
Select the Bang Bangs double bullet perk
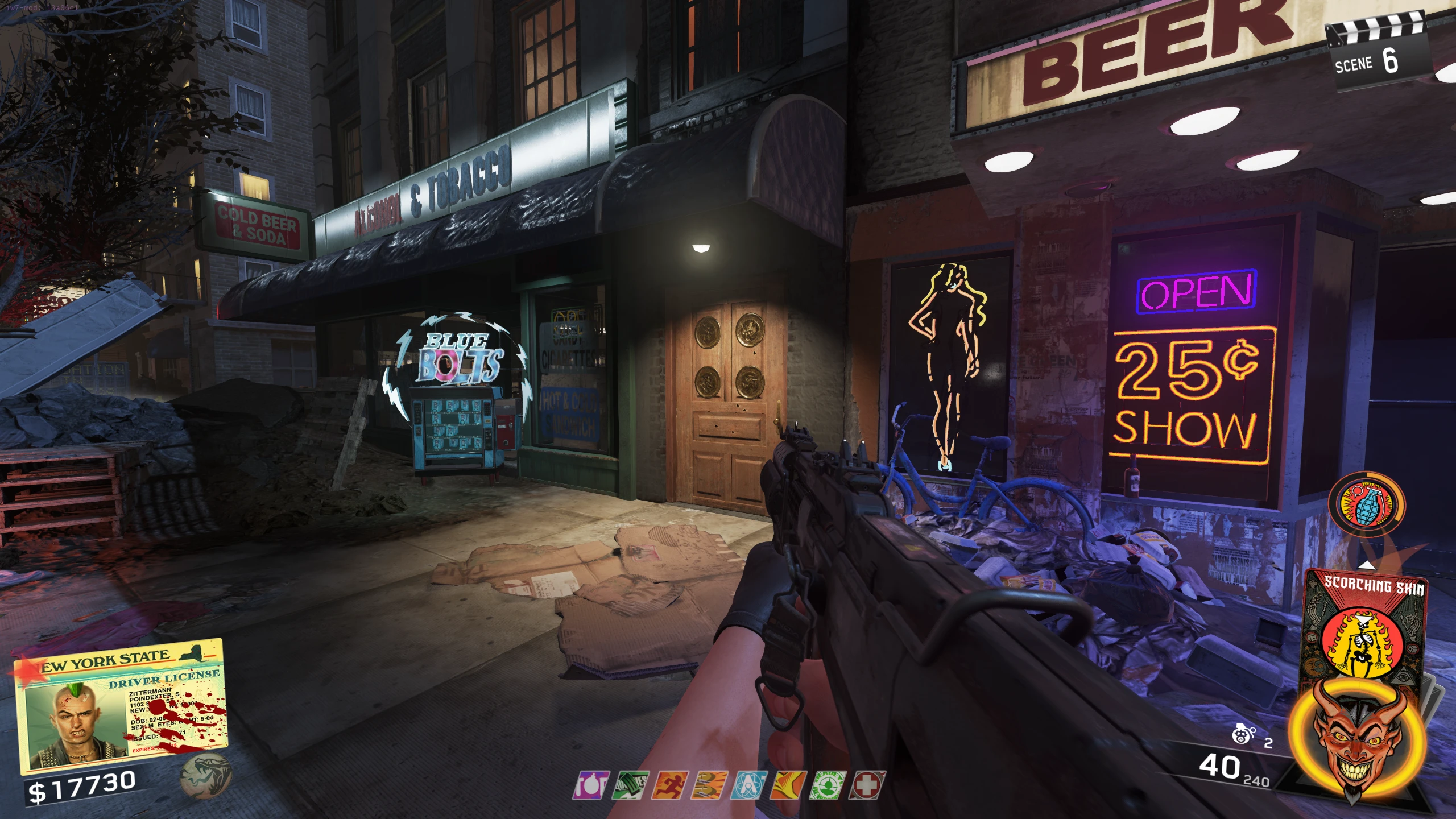coord(711,785)
